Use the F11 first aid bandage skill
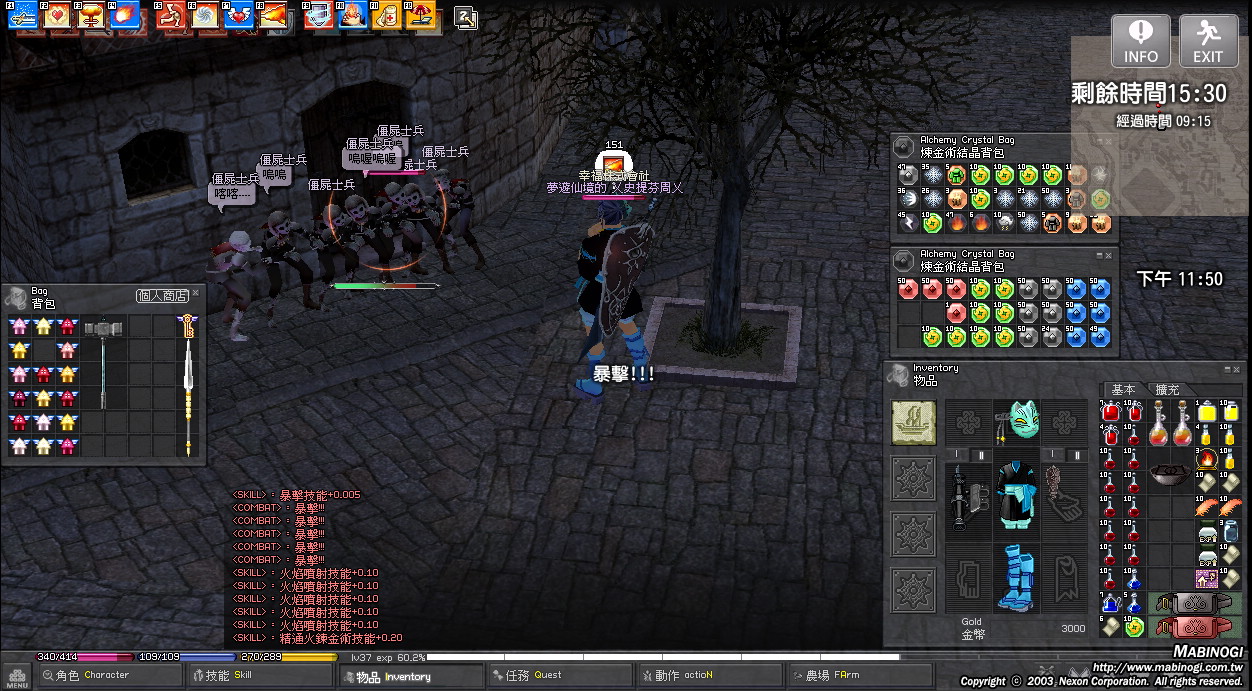1252x691 pixels. click(385, 15)
